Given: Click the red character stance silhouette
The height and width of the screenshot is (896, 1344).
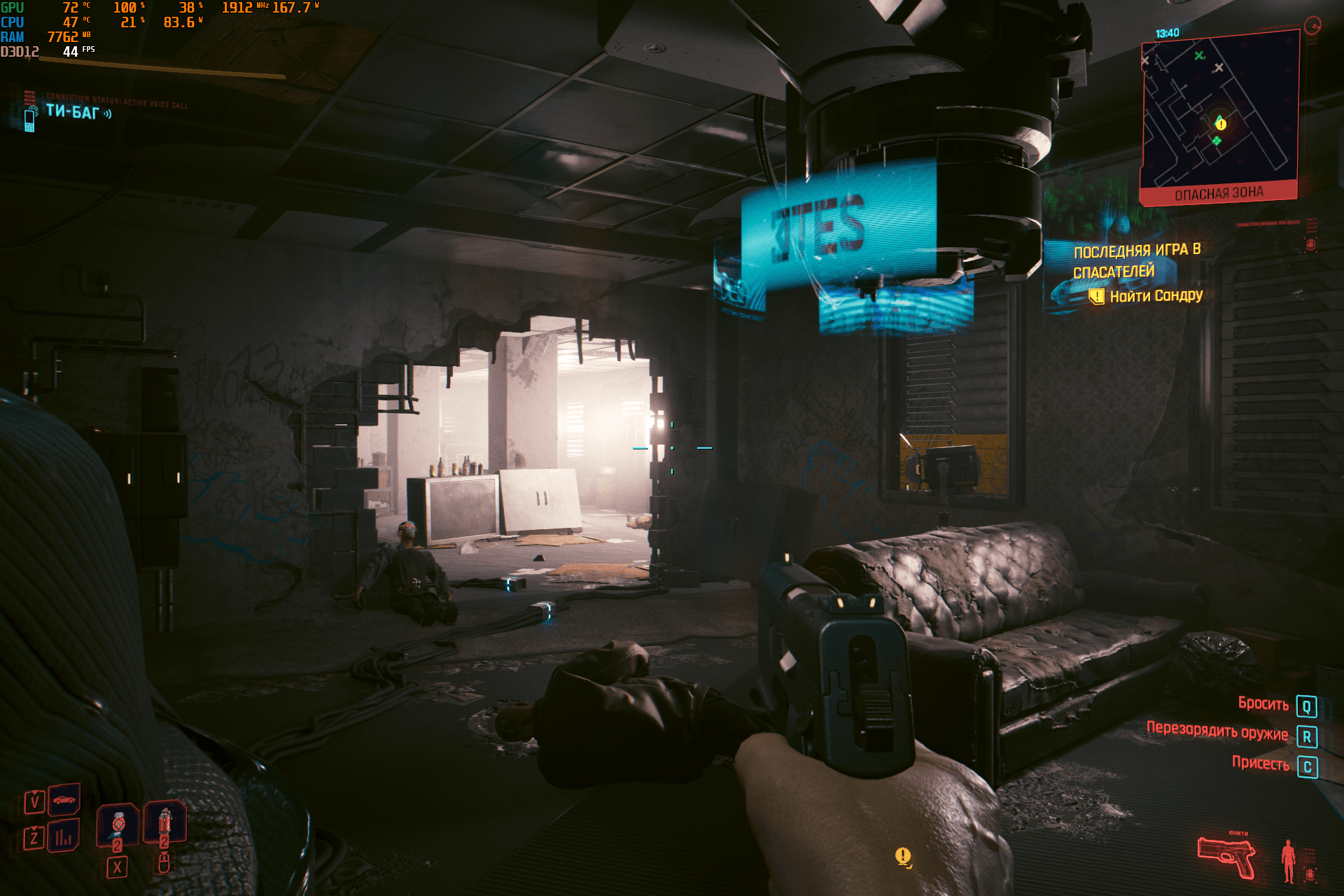Looking at the screenshot, I should [x=1287, y=861].
